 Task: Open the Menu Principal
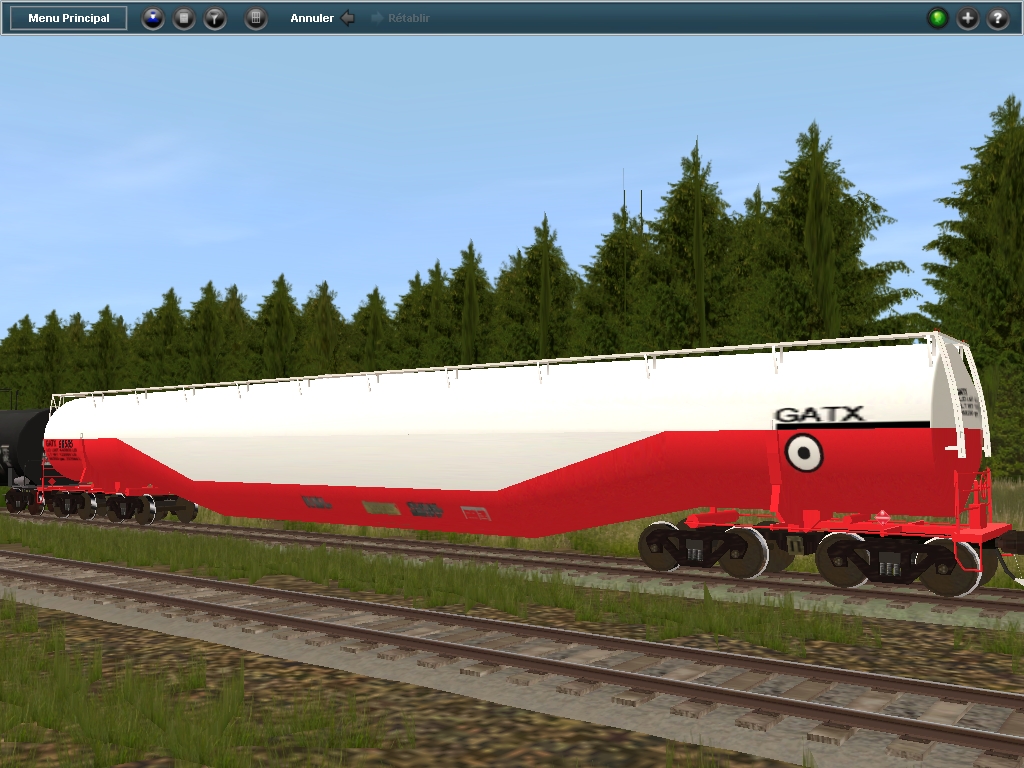pyautogui.click(x=69, y=18)
